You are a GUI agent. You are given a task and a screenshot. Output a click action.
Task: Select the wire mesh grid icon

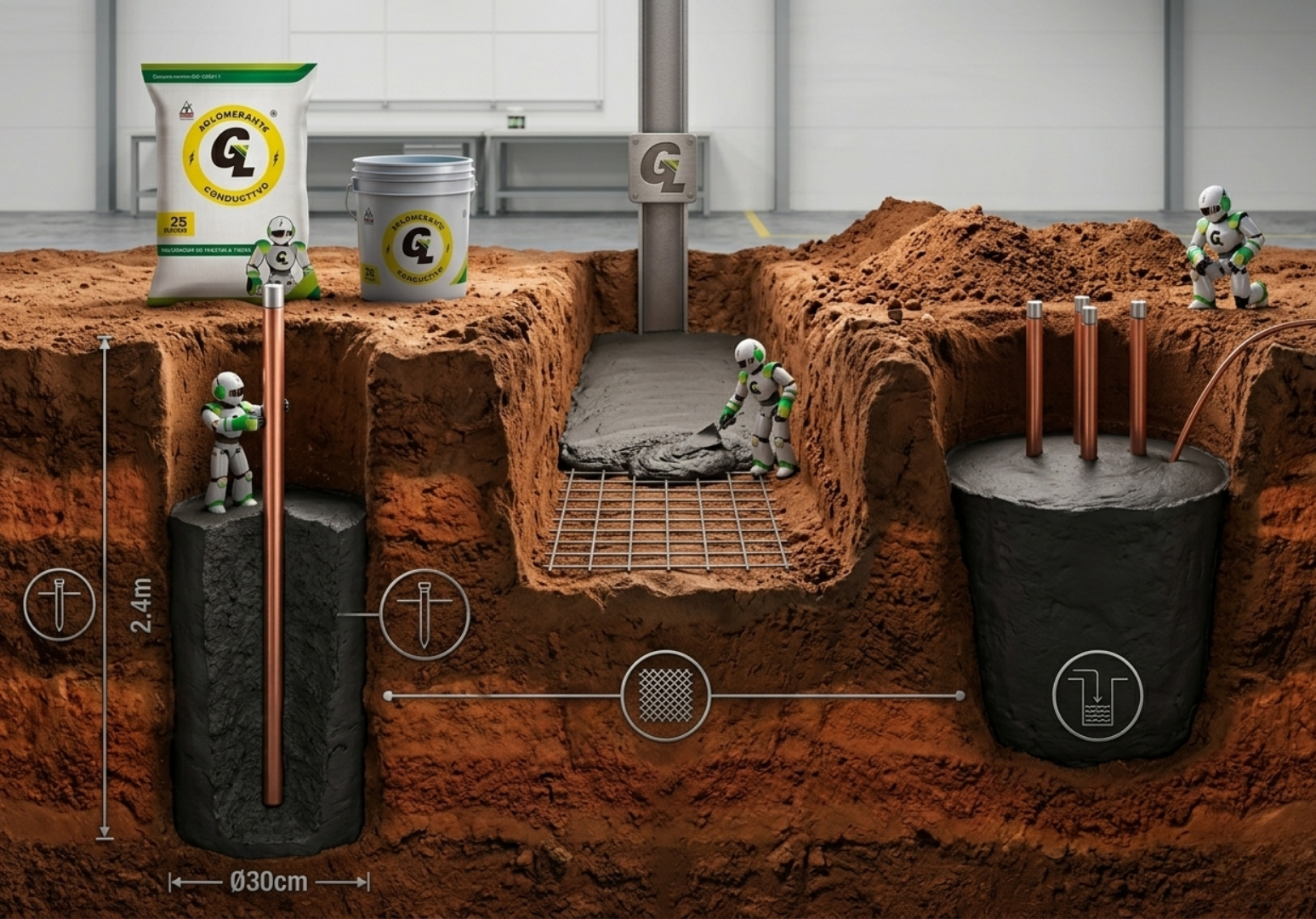pos(666,695)
